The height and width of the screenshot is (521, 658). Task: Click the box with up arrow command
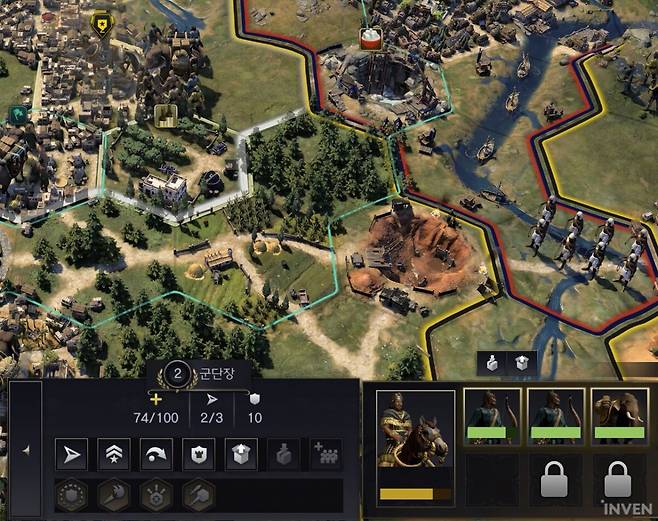[241, 455]
